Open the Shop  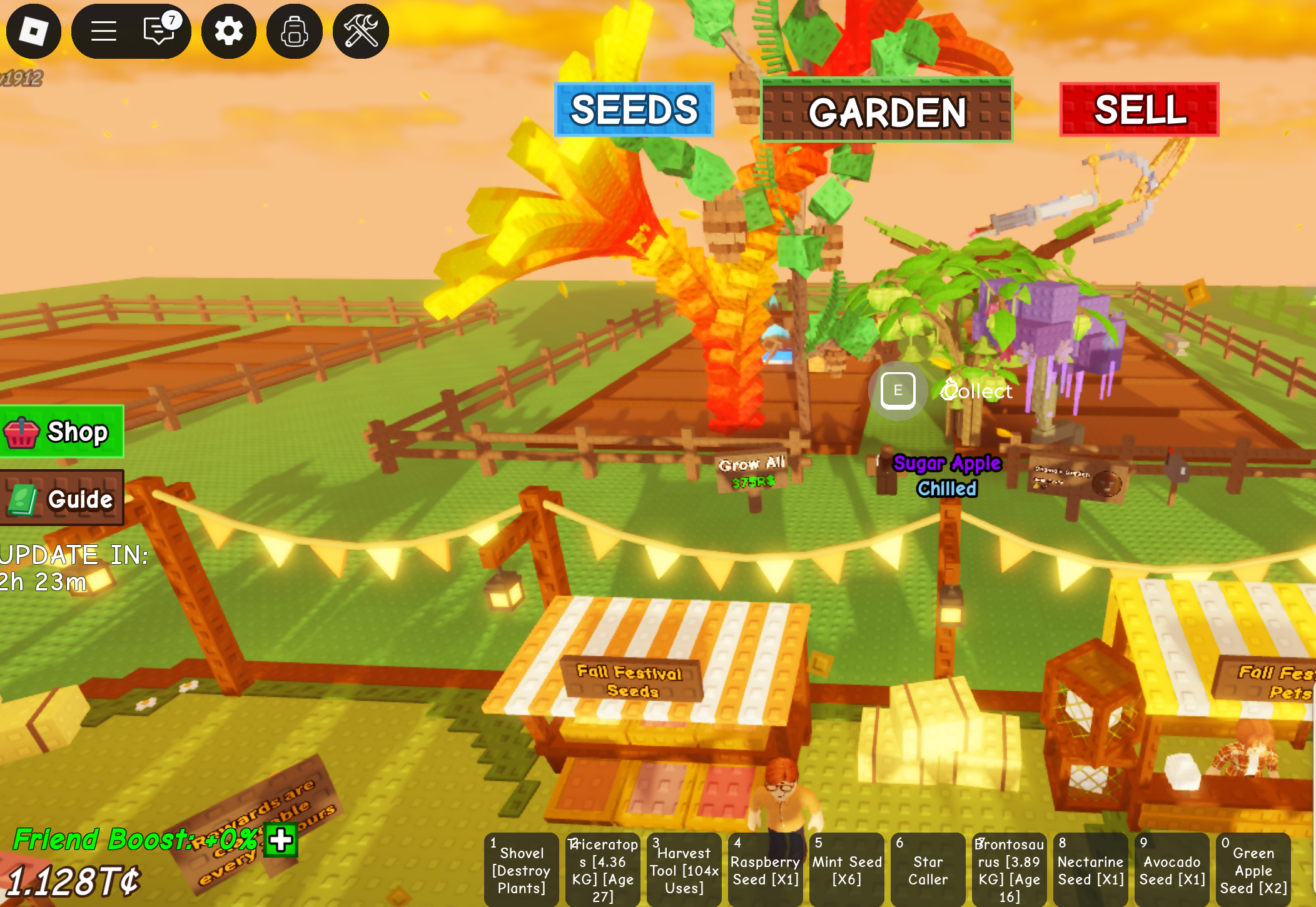click(x=61, y=432)
